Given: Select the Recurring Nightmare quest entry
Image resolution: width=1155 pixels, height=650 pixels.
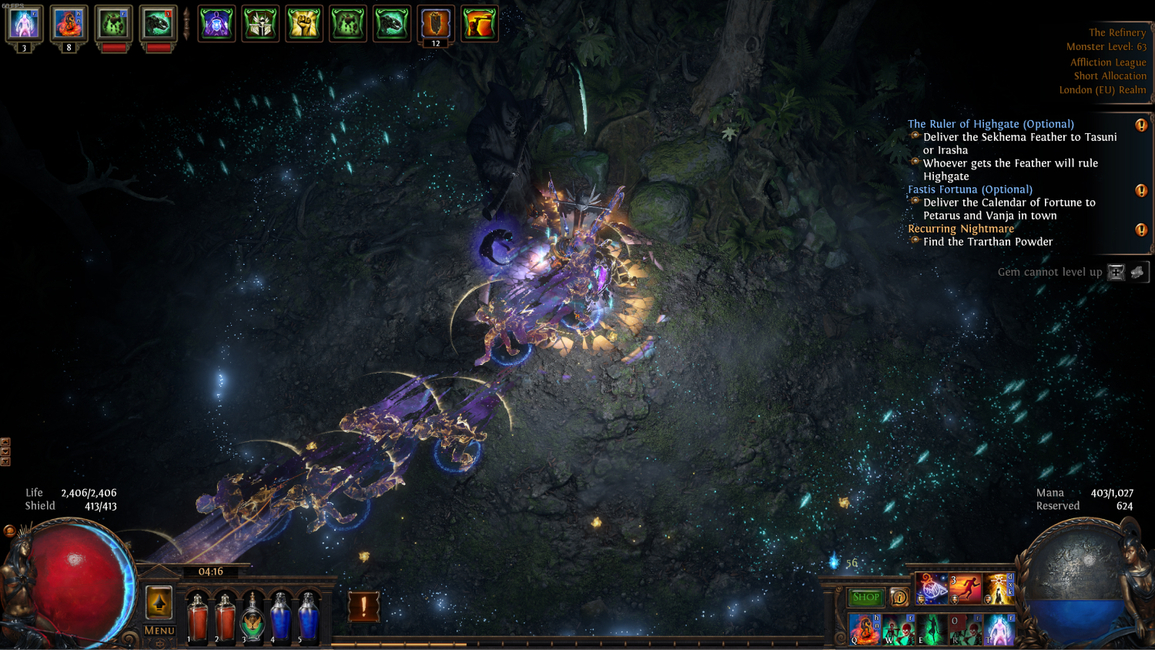Looking at the screenshot, I should pos(960,228).
